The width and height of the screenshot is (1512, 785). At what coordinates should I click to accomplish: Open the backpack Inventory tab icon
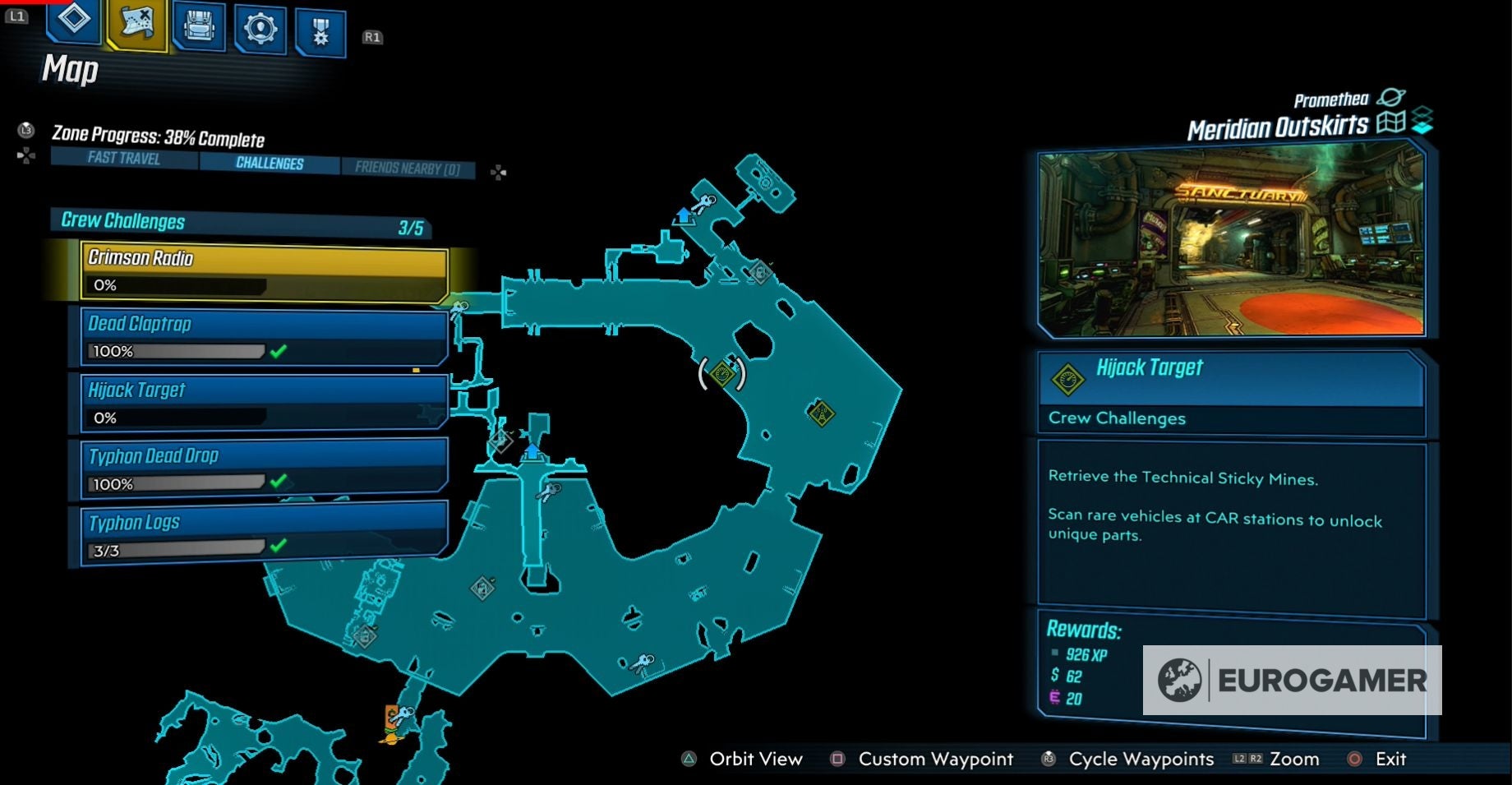point(197,26)
